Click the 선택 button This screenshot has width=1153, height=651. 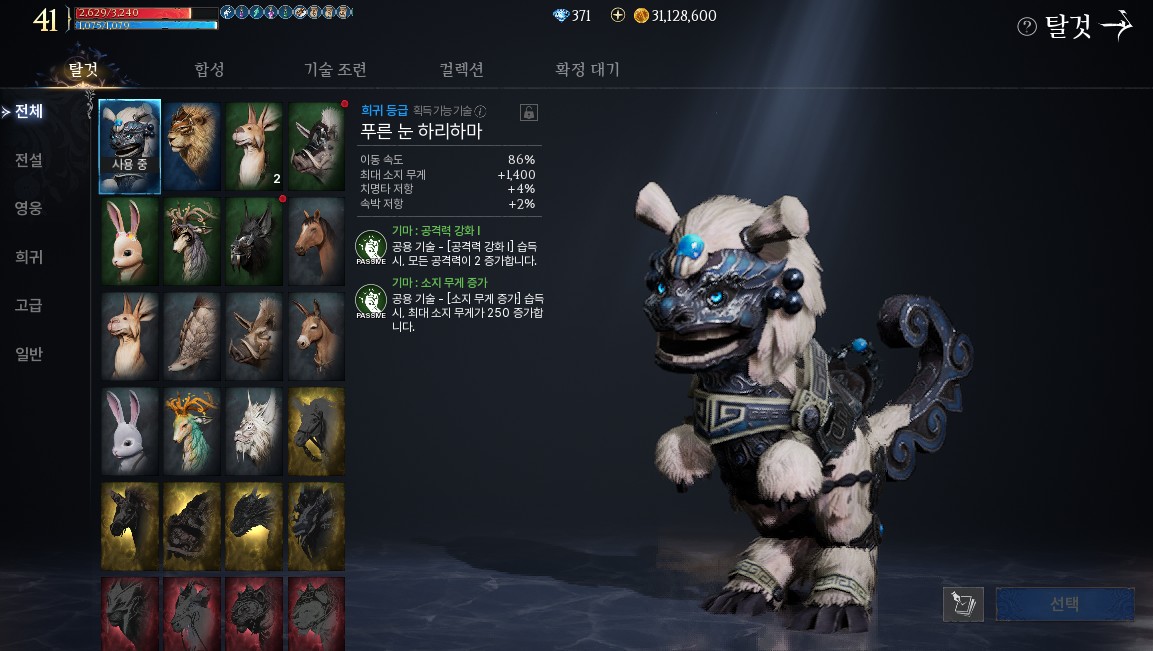click(x=1064, y=604)
